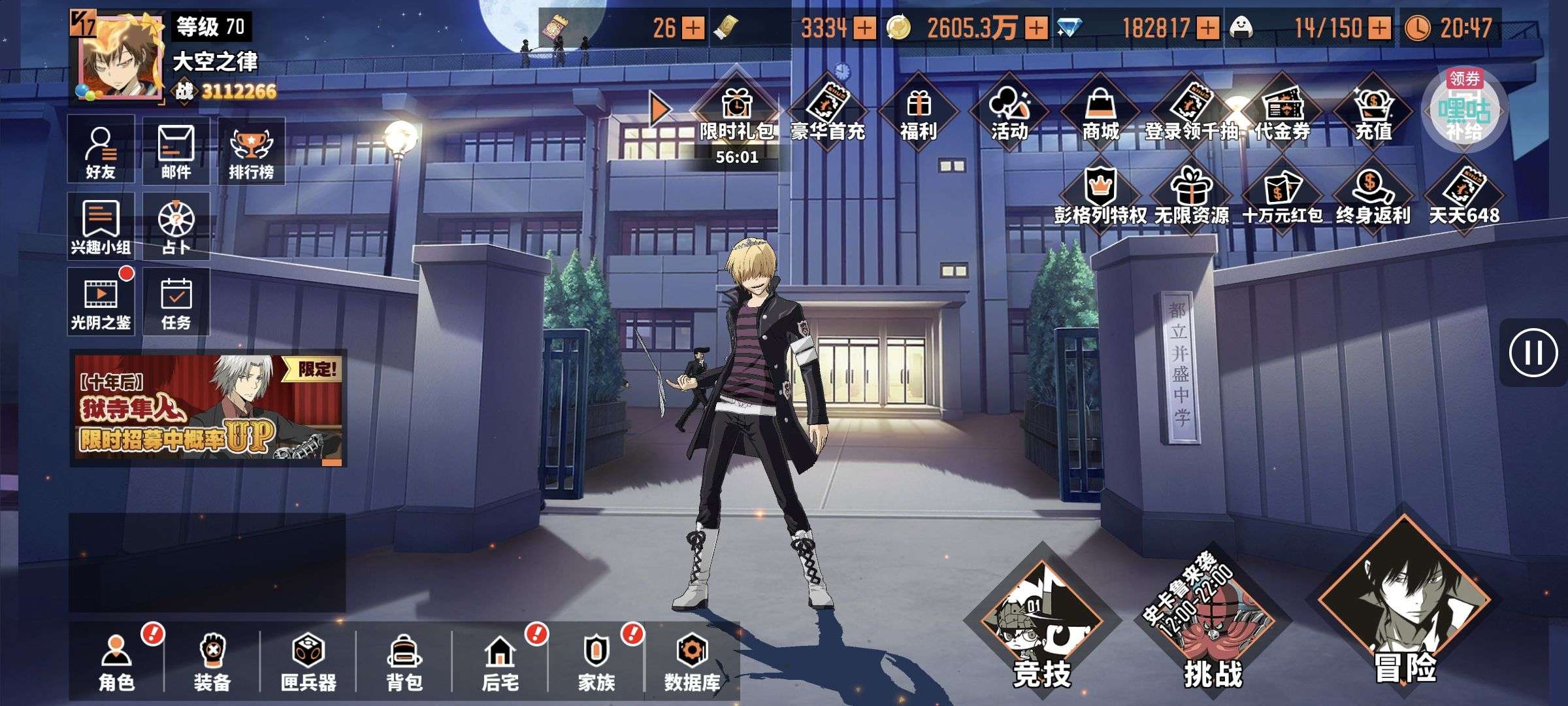Open the 好友 friends menu
The width and height of the screenshot is (1568, 706).
click(101, 150)
